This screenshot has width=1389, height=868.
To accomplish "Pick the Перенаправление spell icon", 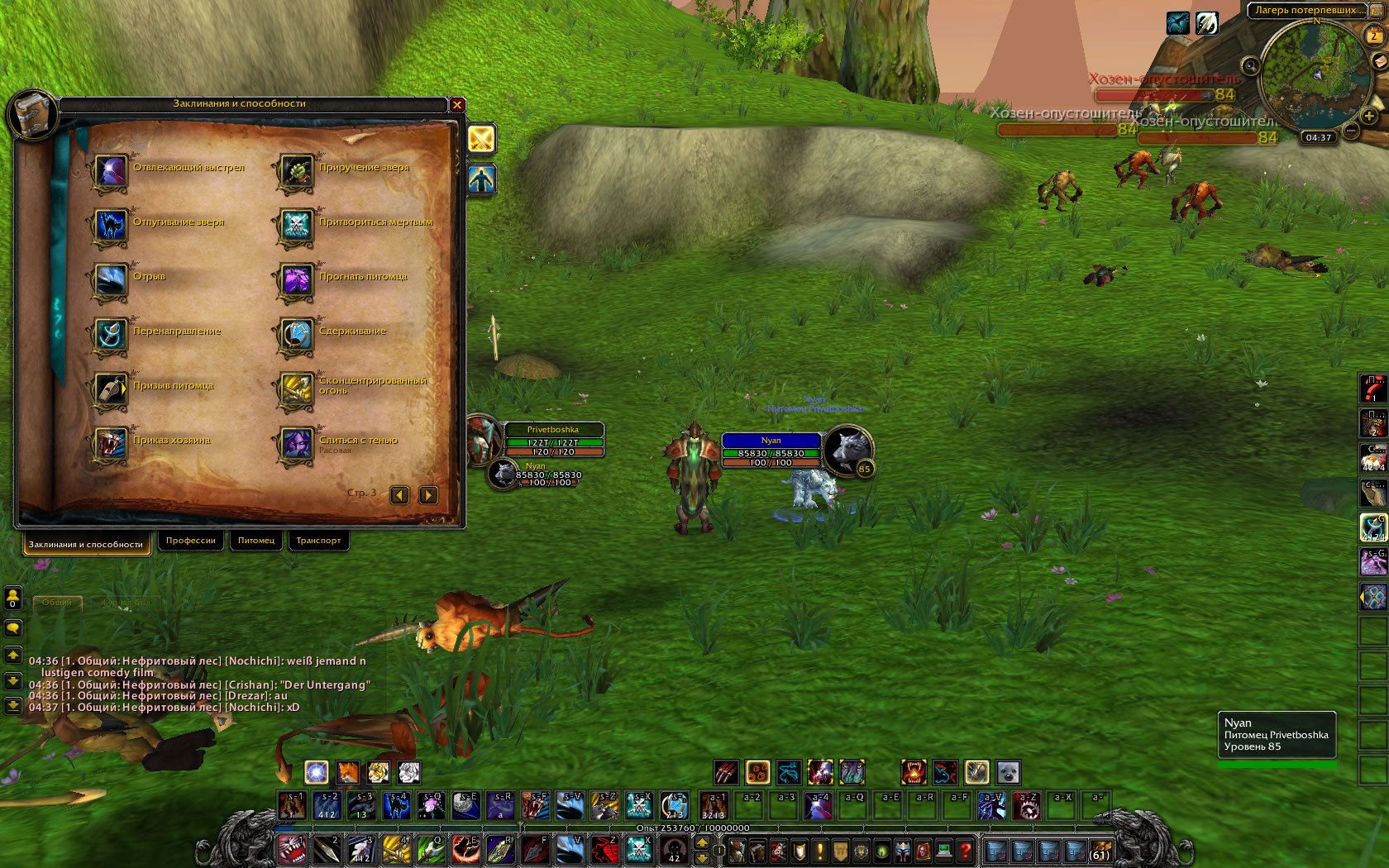I will 110,335.
